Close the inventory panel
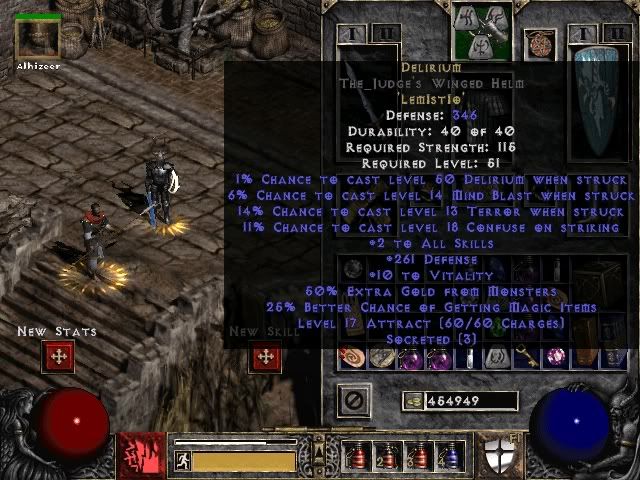 [x=352, y=401]
